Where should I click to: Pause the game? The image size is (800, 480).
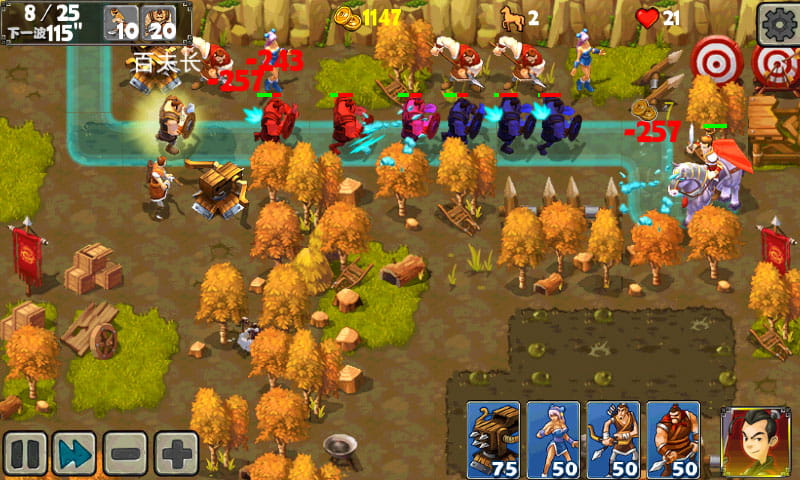pos(24,453)
